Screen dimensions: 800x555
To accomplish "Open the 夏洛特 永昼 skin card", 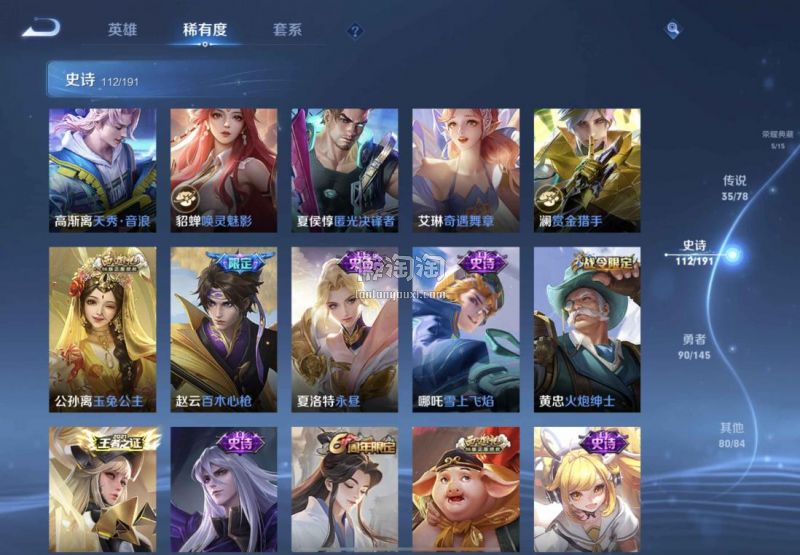I will point(344,330).
